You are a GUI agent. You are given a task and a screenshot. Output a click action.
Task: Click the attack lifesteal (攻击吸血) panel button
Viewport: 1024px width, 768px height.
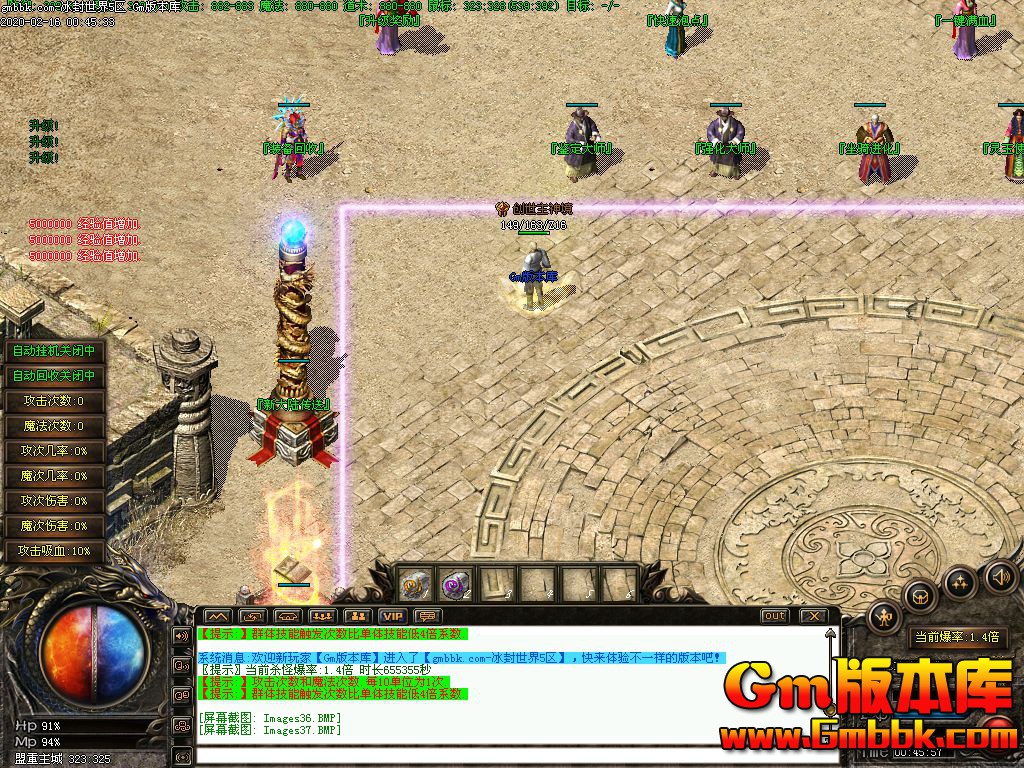click(x=54, y=551)
